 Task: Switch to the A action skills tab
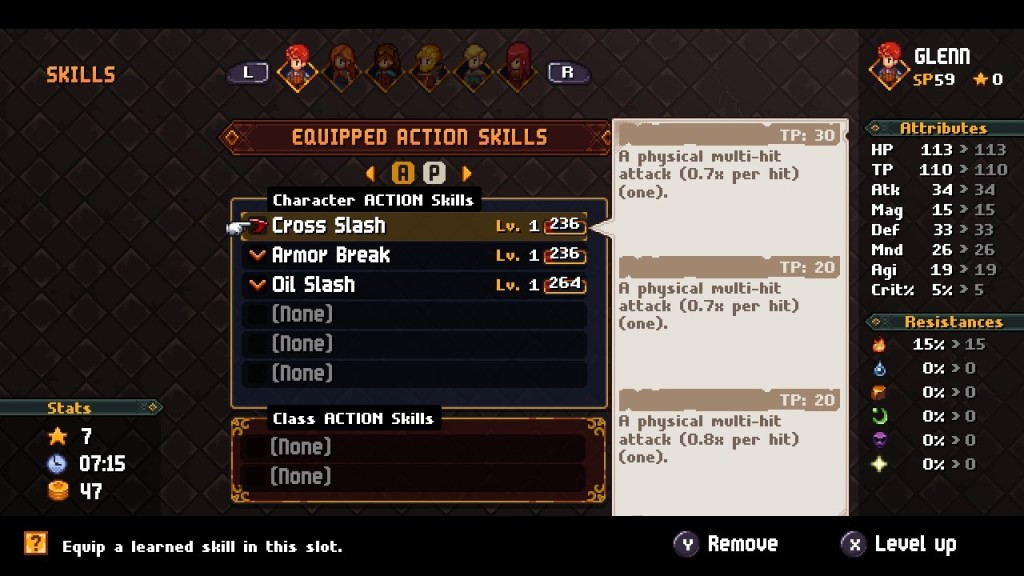coord(403,173)
